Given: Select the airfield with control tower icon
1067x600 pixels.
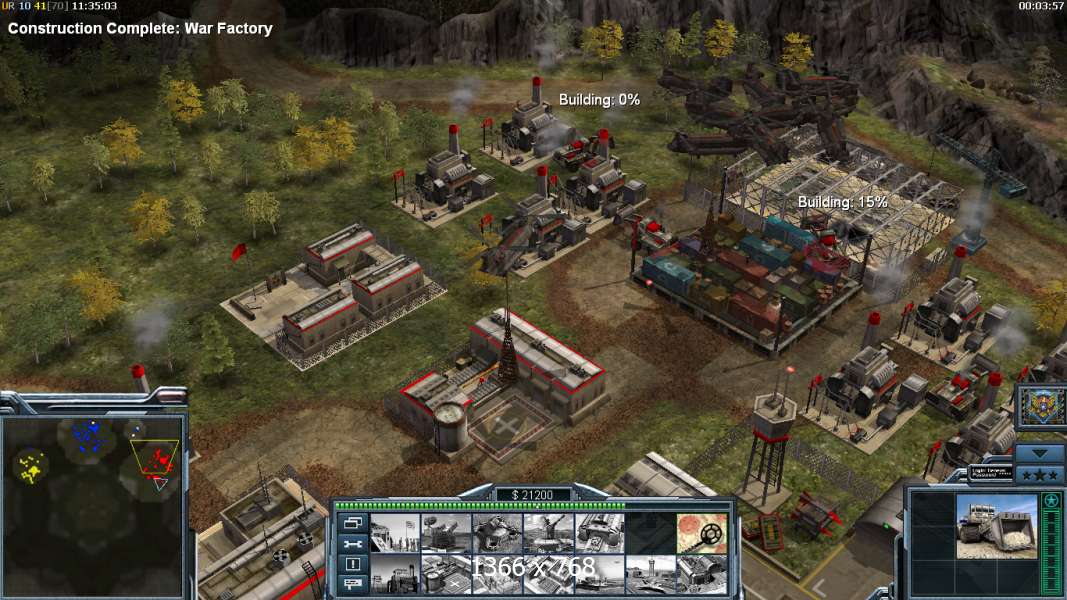Looking at the screenshot, I should tap(650, 574).
